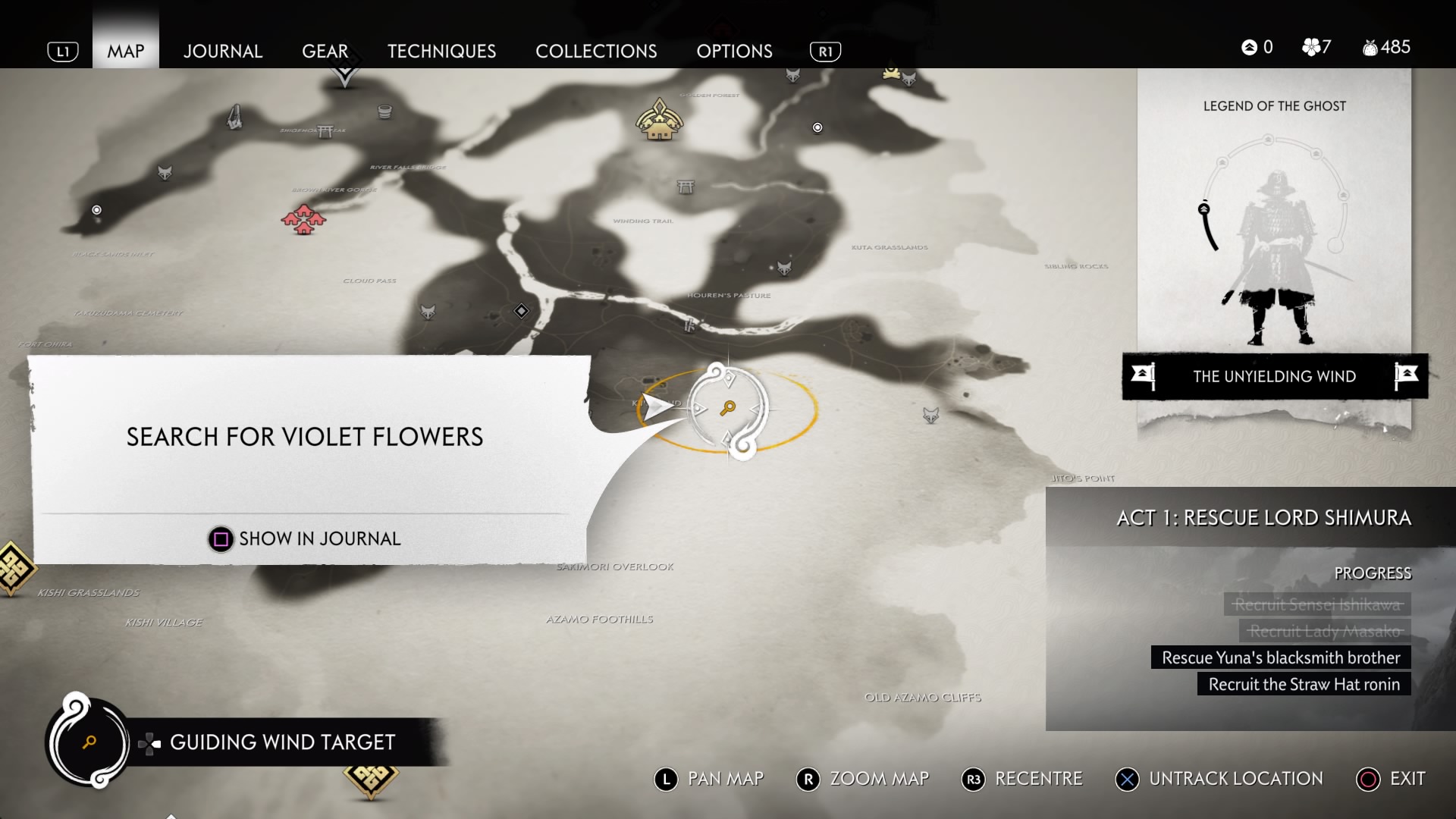1456x819 pixels.
Task: Select the red Mongol camp marker
Action: pos(303,219)
